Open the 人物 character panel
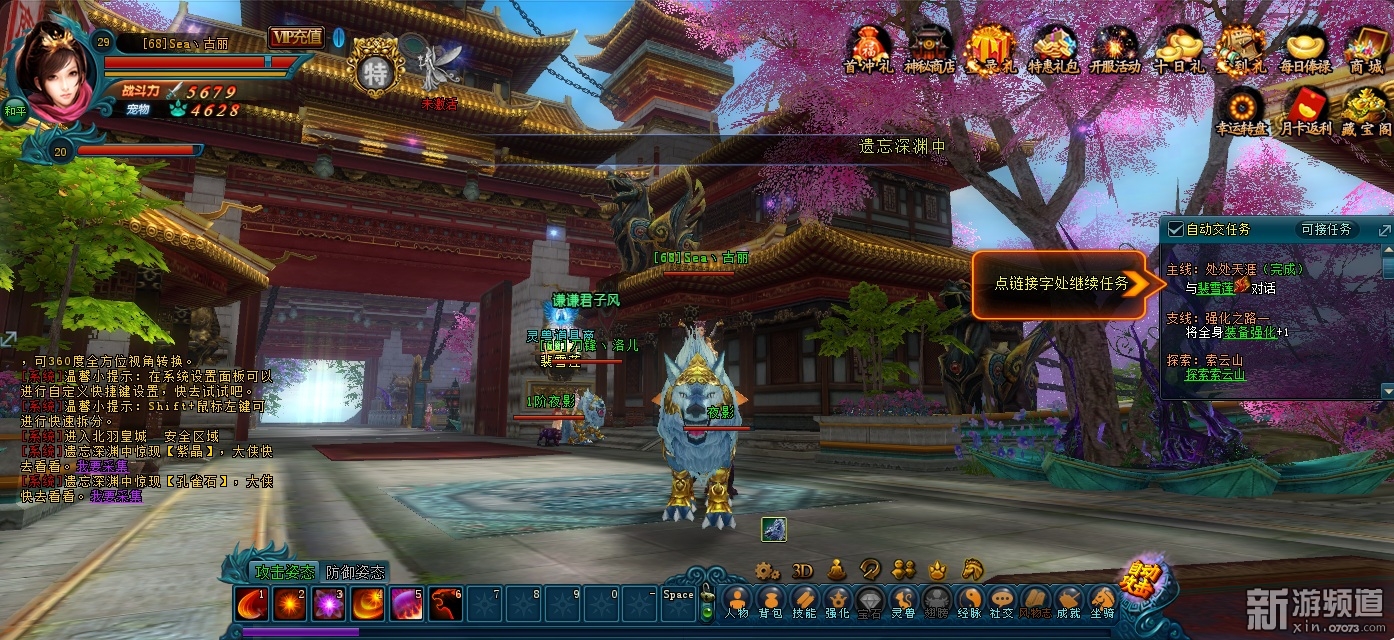Image resolution: width=1394 pixels, height=640 pixels. [x=736, y=601]
